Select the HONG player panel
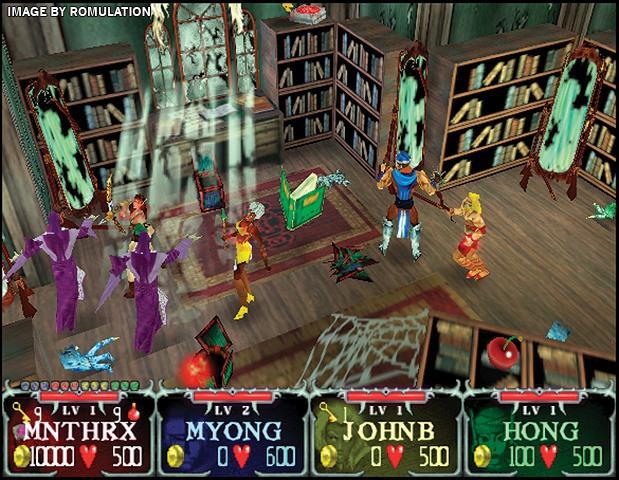The width and height of the screenshot is (619, 480). (540, 433)
